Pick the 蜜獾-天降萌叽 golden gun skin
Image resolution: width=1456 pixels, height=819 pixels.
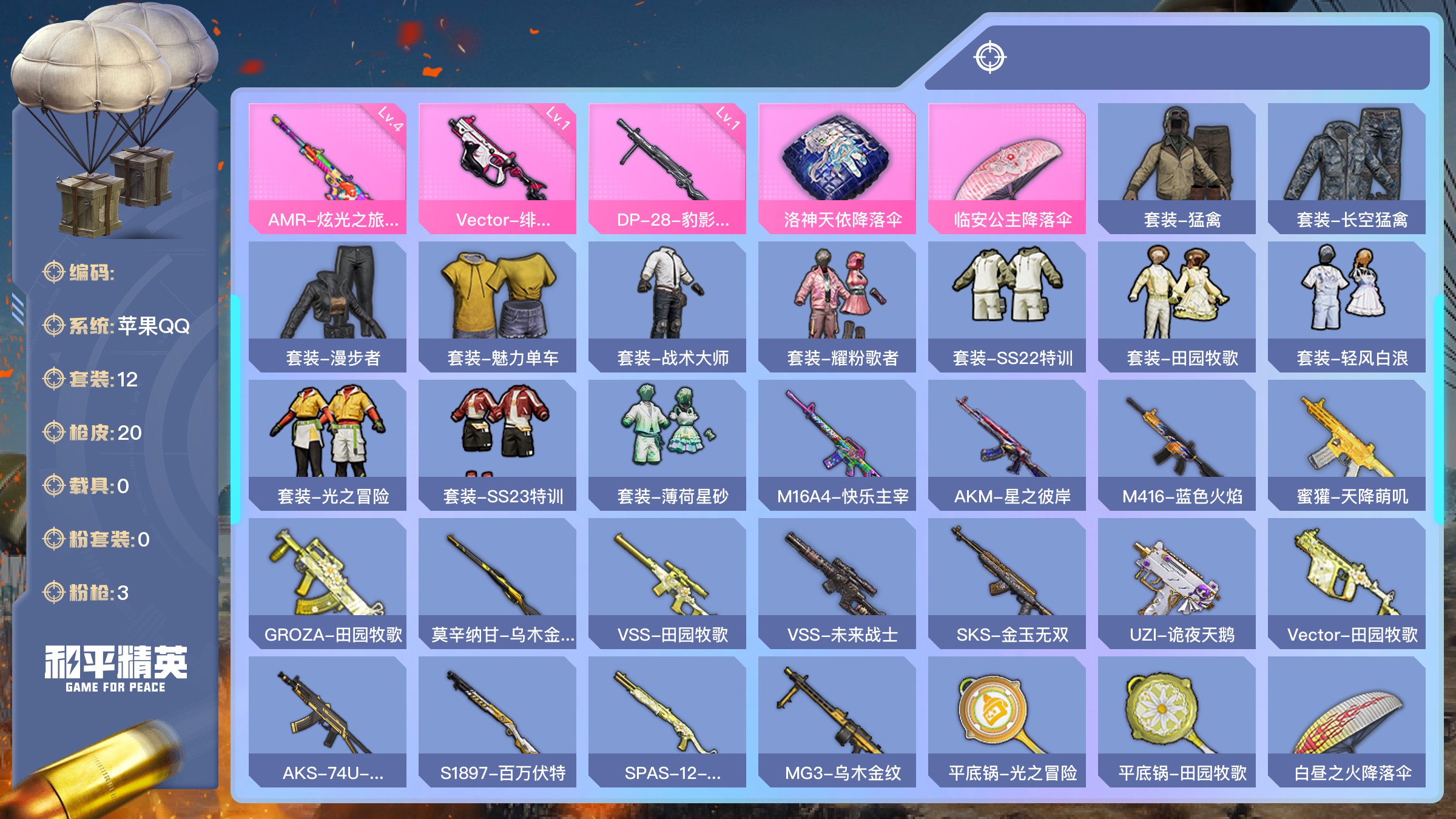pyautogui.click(x=1347, y=445)
